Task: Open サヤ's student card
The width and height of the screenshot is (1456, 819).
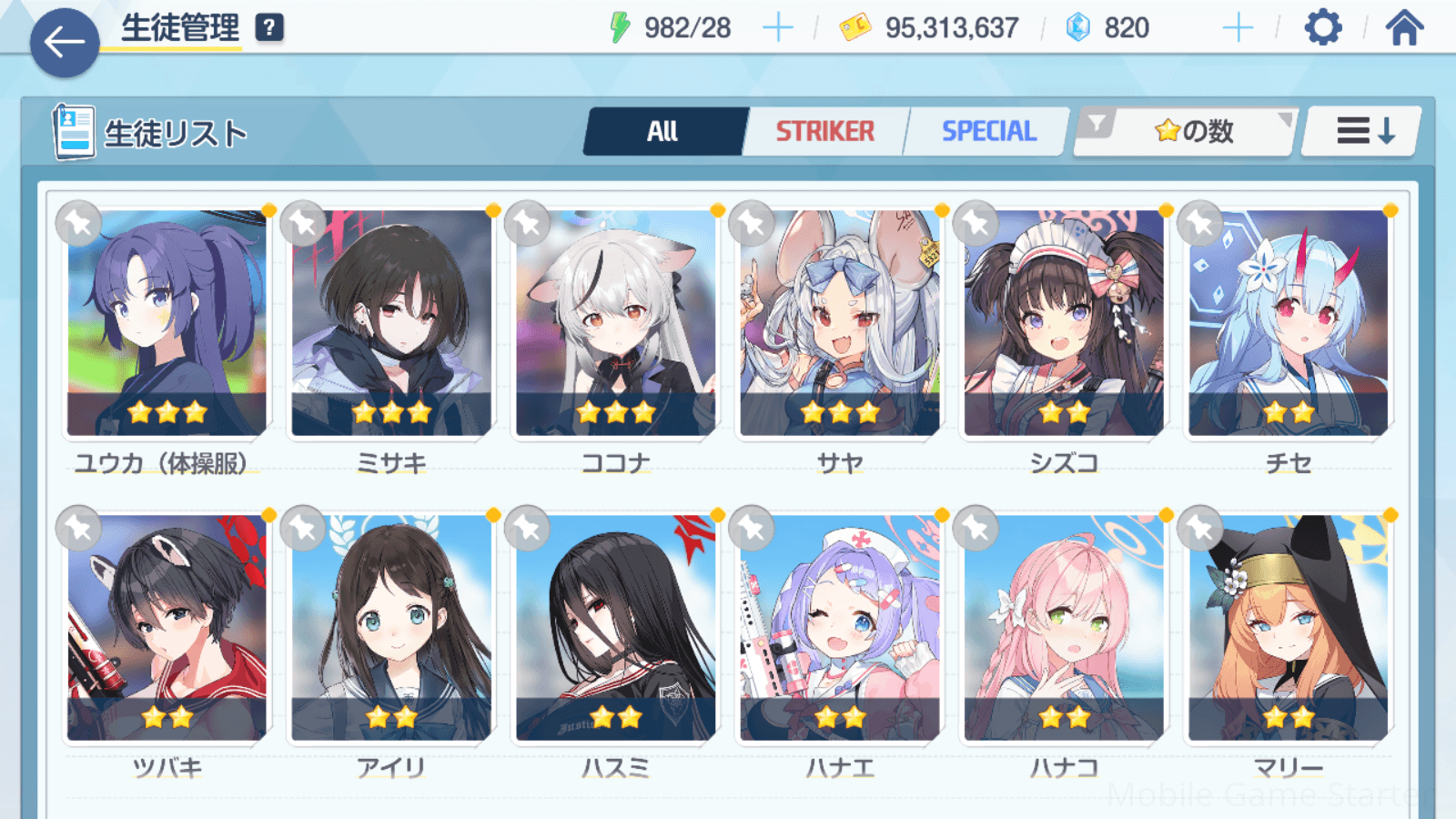Action: pos(839,323)
